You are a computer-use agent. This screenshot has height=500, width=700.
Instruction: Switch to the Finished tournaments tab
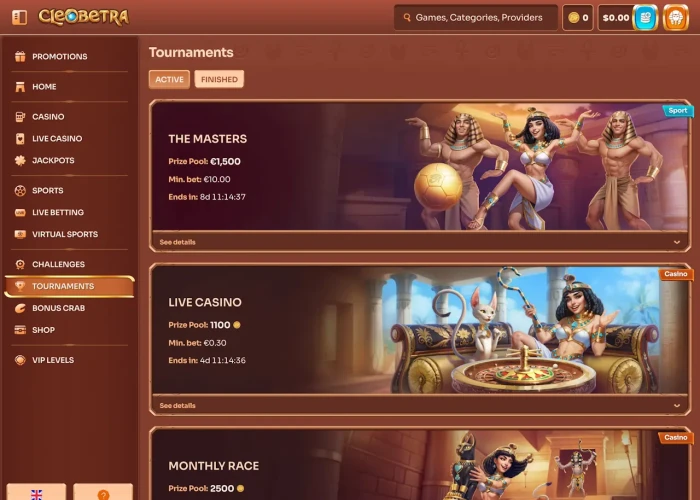[x=219, y=79]
